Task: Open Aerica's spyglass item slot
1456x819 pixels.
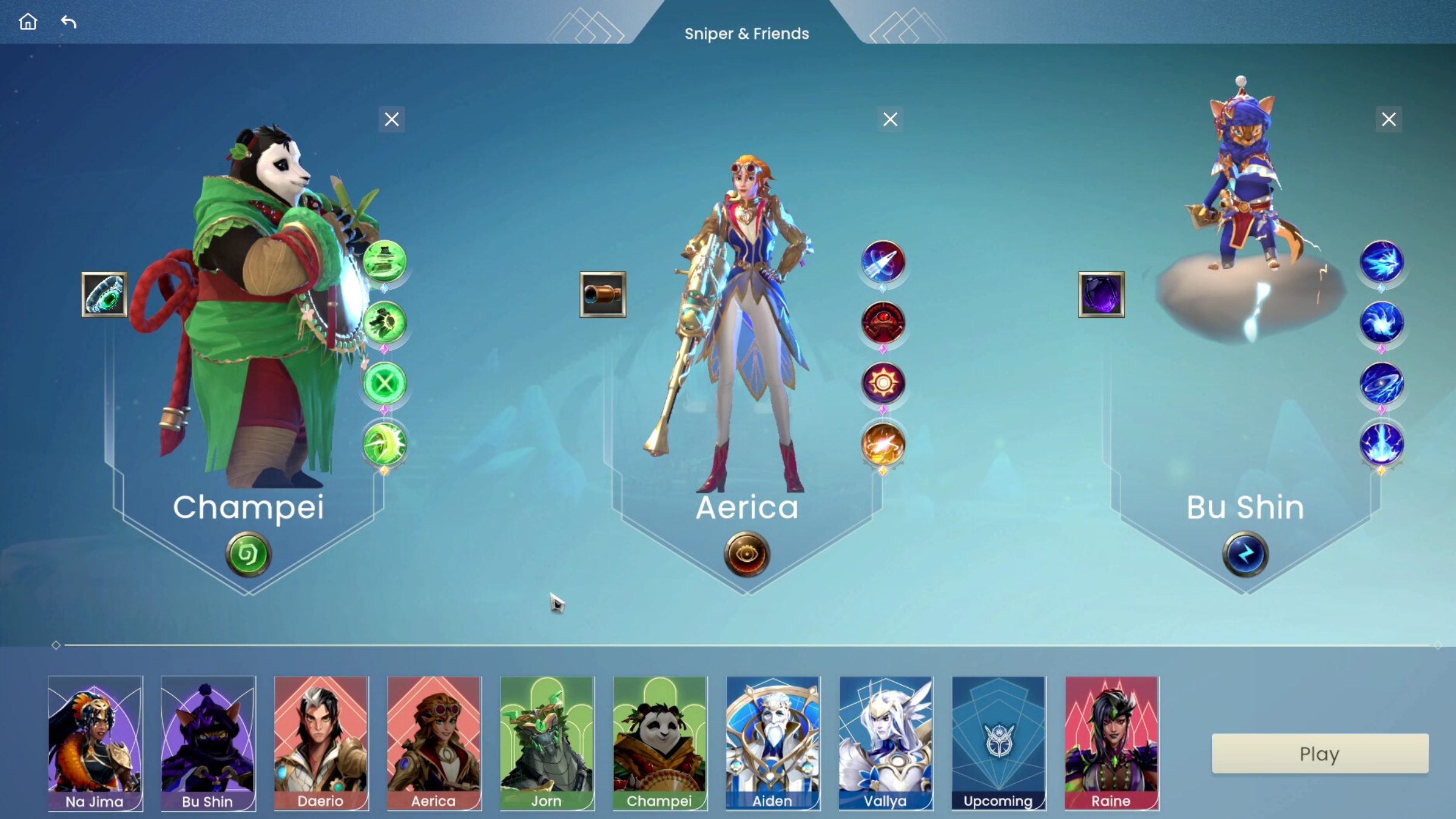Action: (602, 295)
